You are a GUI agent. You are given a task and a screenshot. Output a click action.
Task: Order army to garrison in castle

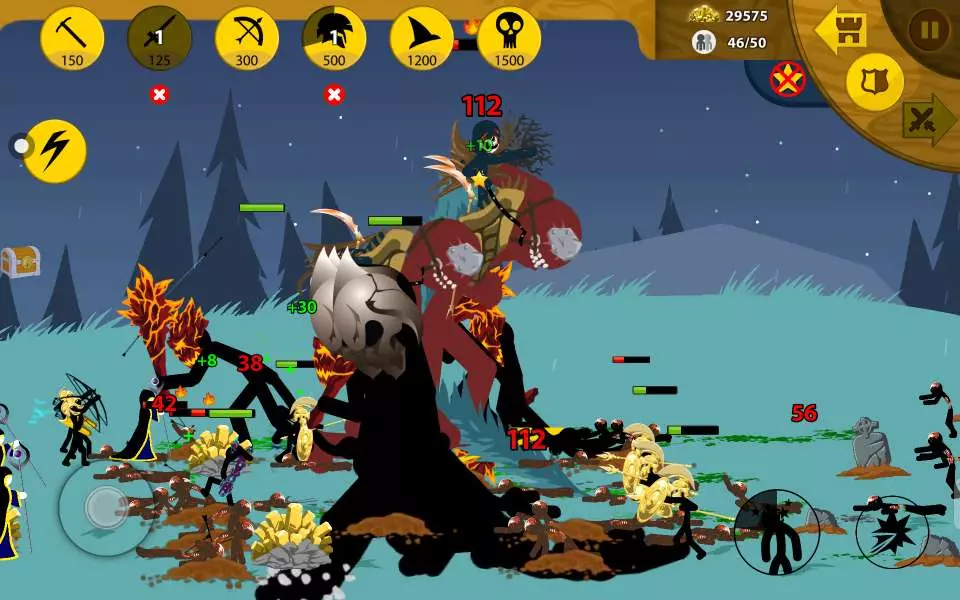(x=840, y=30)
